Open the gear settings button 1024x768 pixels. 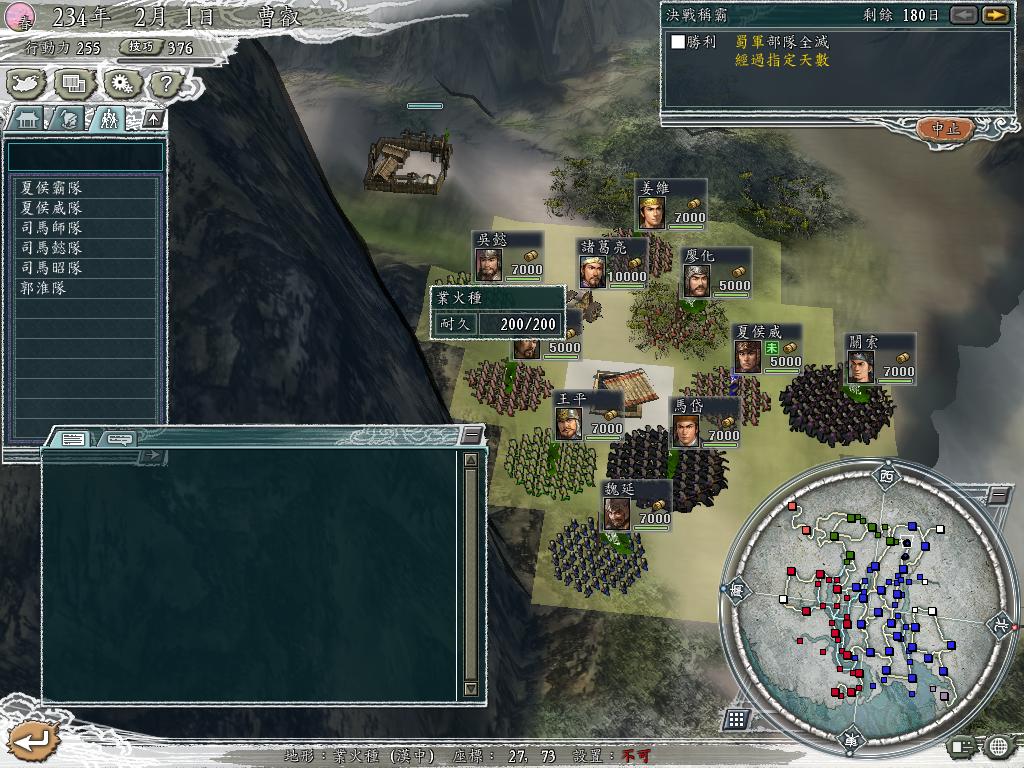[x=120, y=83]
